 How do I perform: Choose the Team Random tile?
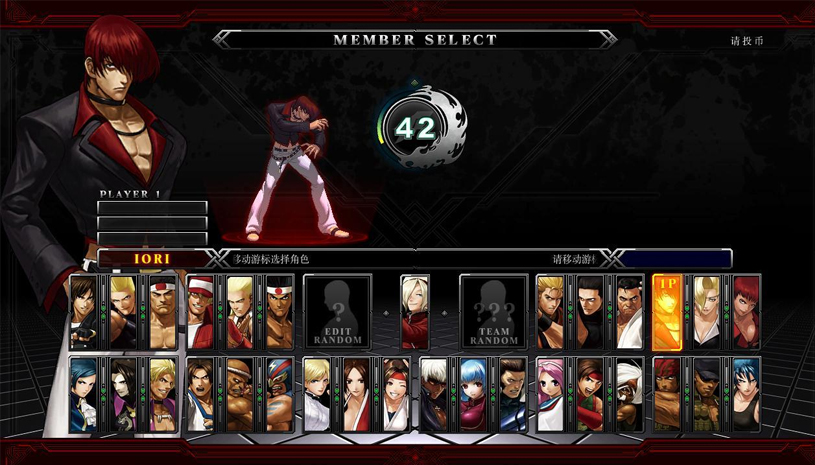click(x=493, y=312)
